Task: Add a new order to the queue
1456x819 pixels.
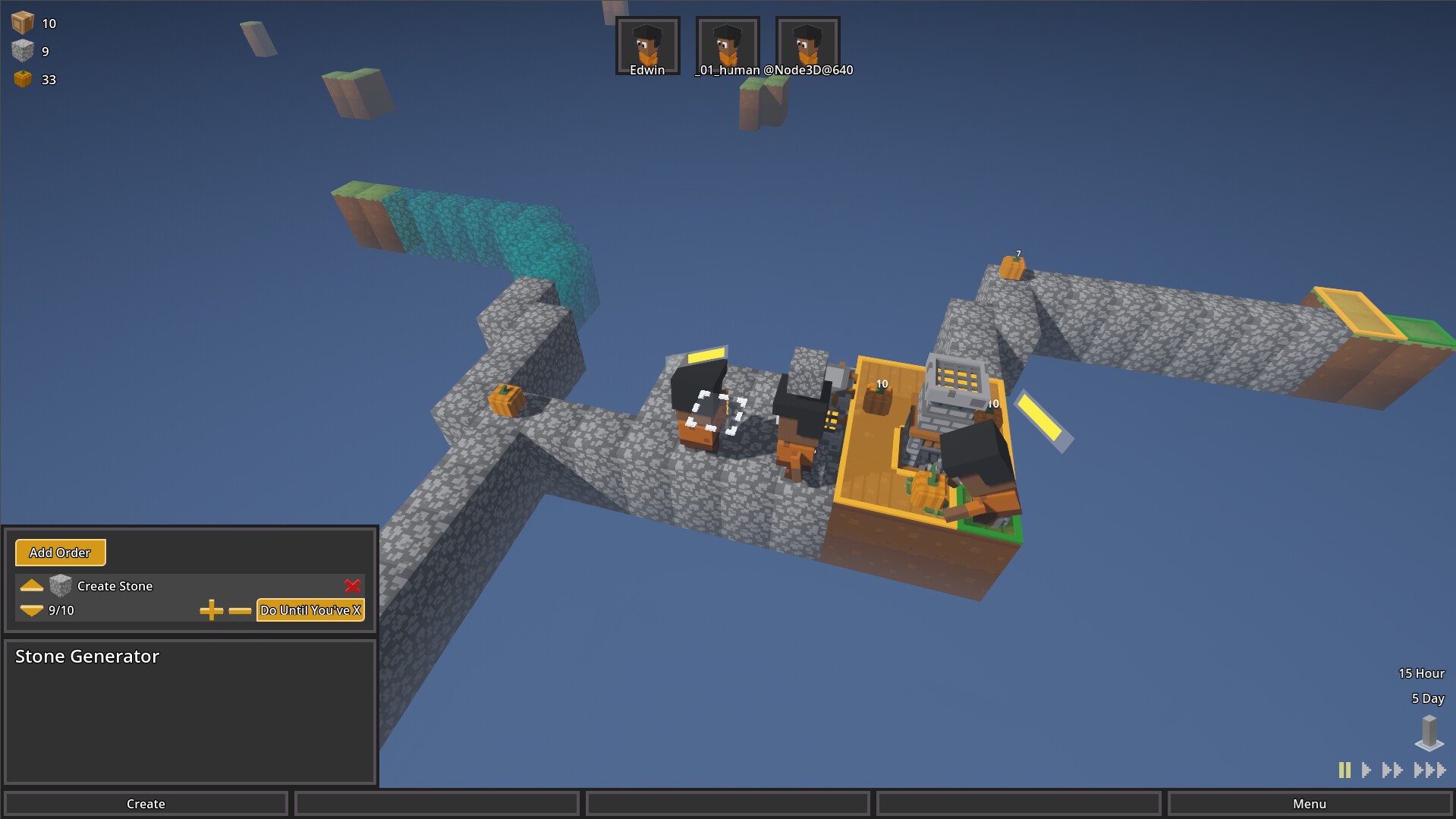Action: [x=60, y=553]
